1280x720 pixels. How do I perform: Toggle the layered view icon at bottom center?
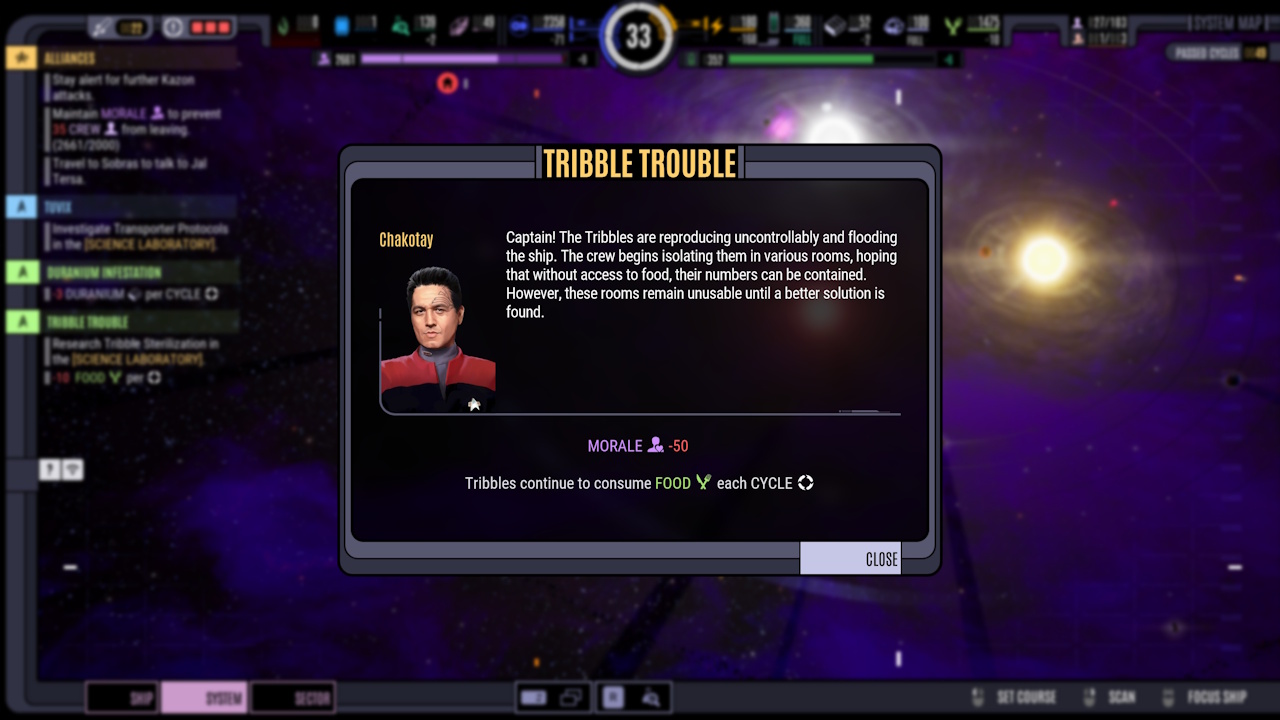click(x=570, y=697)
